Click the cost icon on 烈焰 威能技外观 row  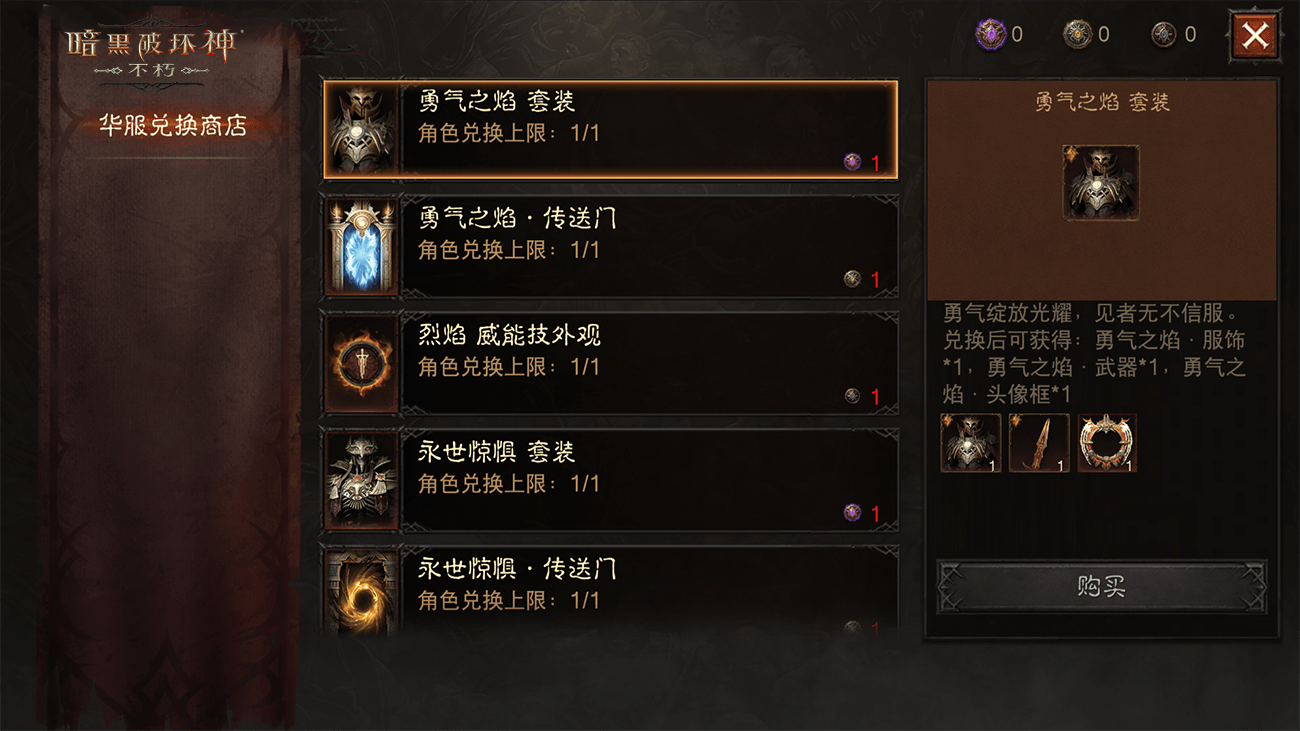click(x=851, y=396)
